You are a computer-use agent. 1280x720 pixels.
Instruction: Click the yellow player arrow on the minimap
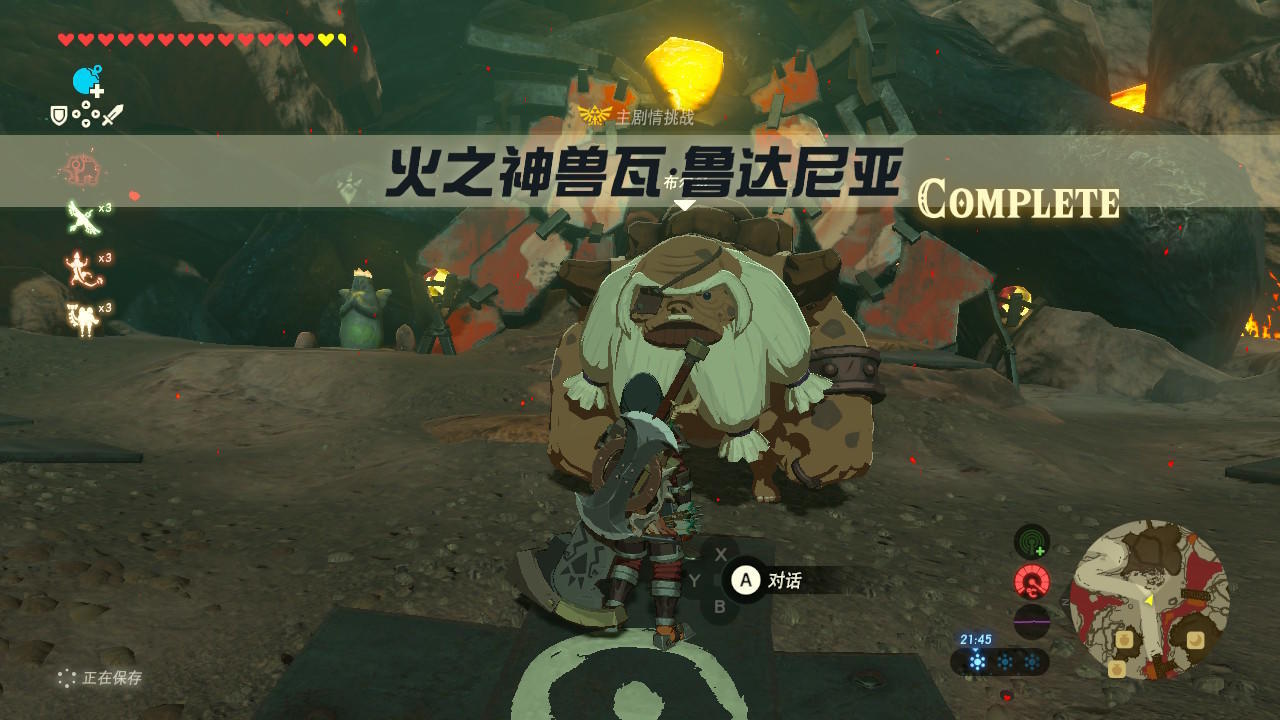1147,601
